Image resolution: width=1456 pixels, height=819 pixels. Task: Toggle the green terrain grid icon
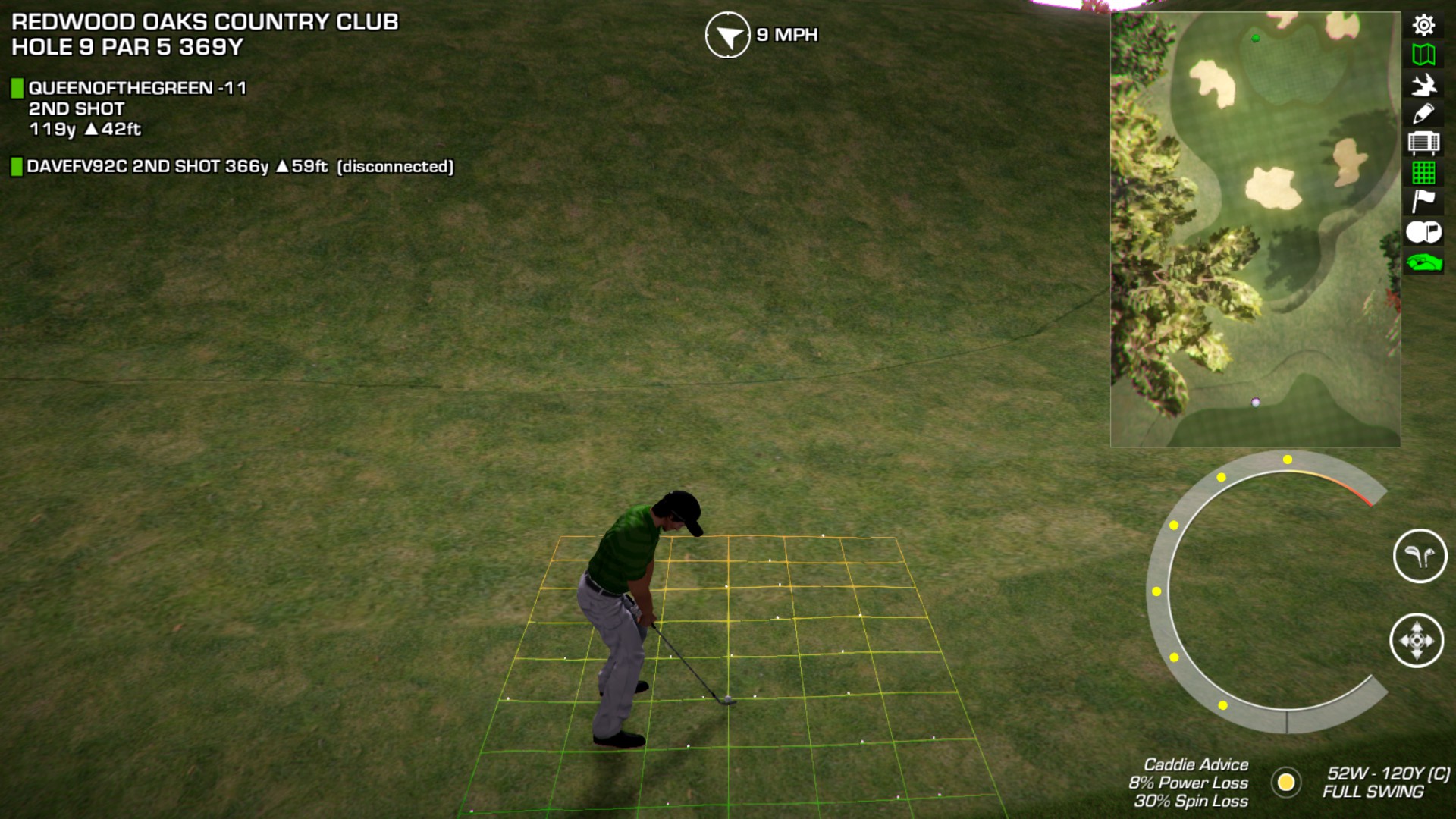1423,173
